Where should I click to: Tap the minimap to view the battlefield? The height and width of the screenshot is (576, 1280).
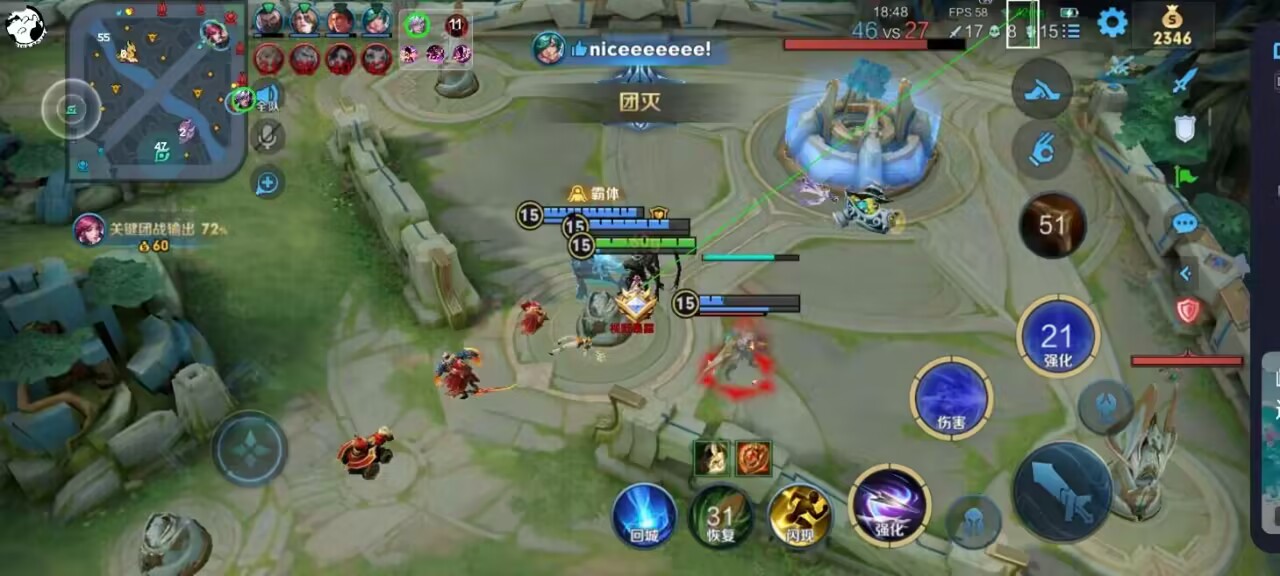tap(158, 90)
